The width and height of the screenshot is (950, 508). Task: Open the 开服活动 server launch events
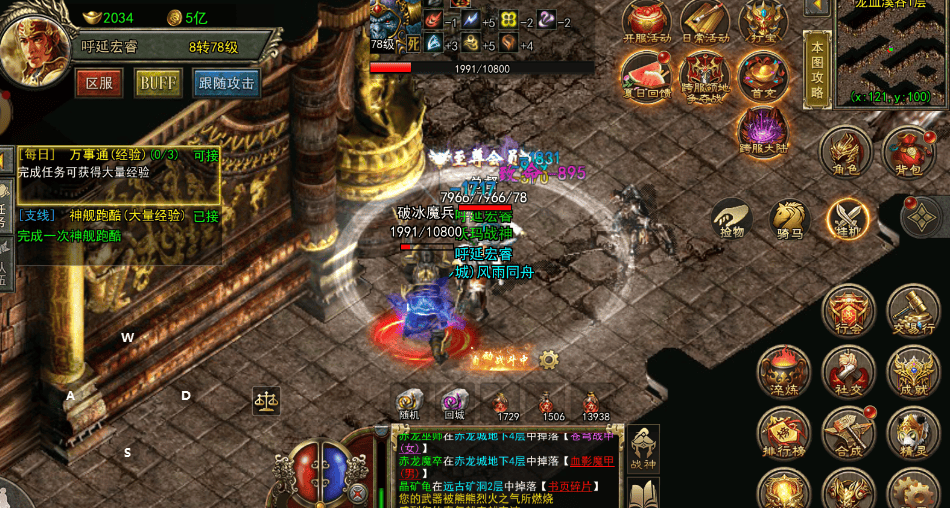click(646, 21)
